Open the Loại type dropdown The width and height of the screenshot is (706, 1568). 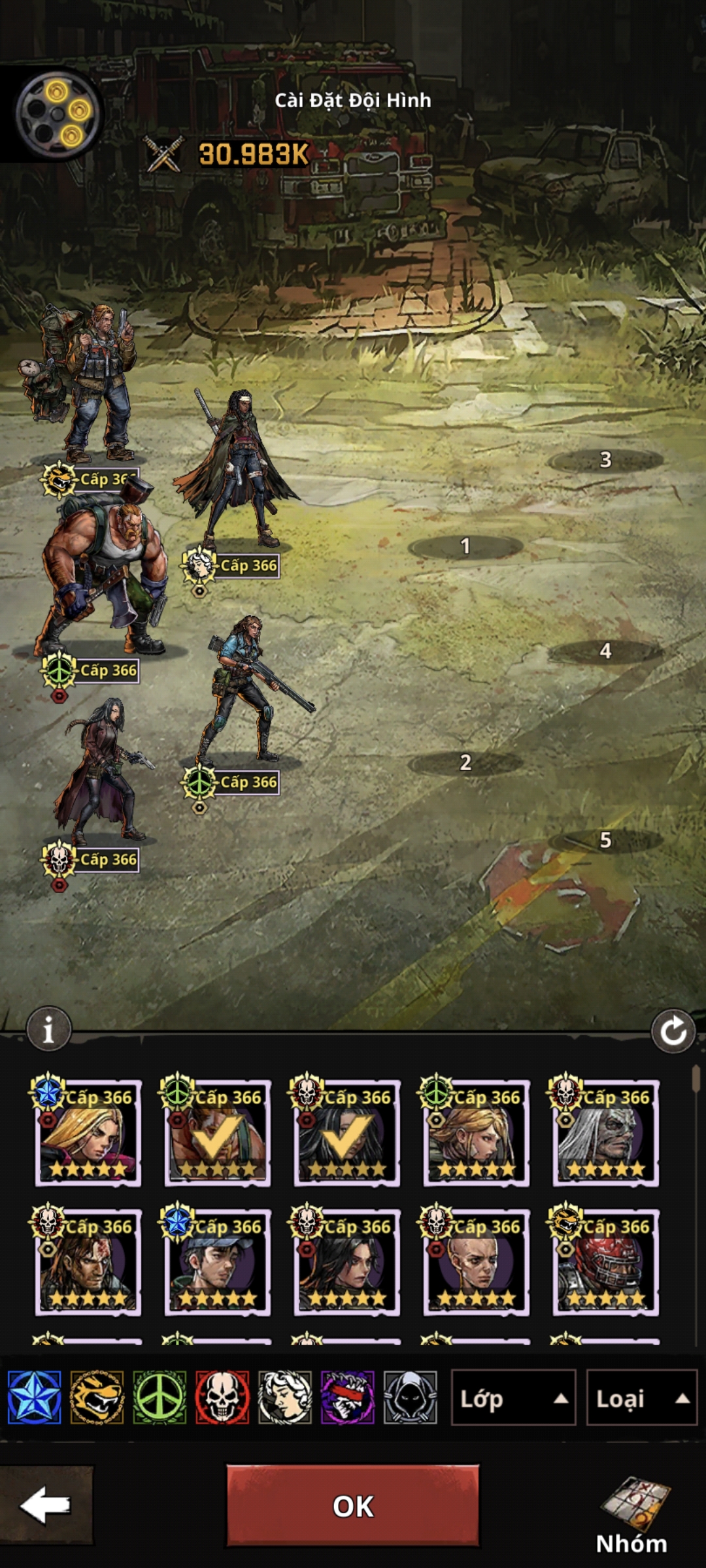(x=641, y=1398)
